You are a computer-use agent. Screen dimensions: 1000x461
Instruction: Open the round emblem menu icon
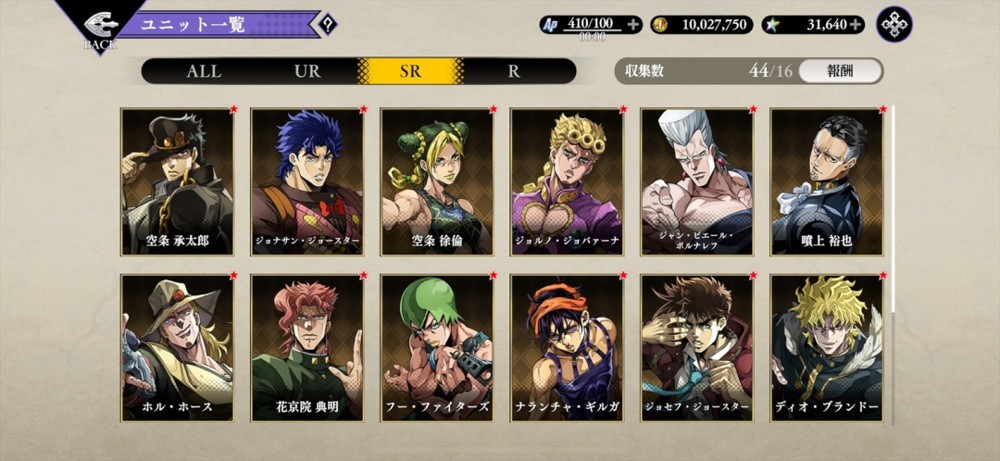[894, 24]
